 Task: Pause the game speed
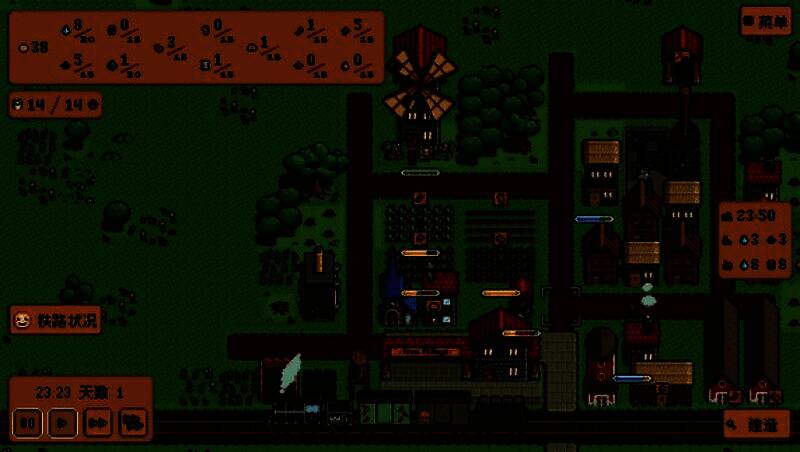point(29,423)
